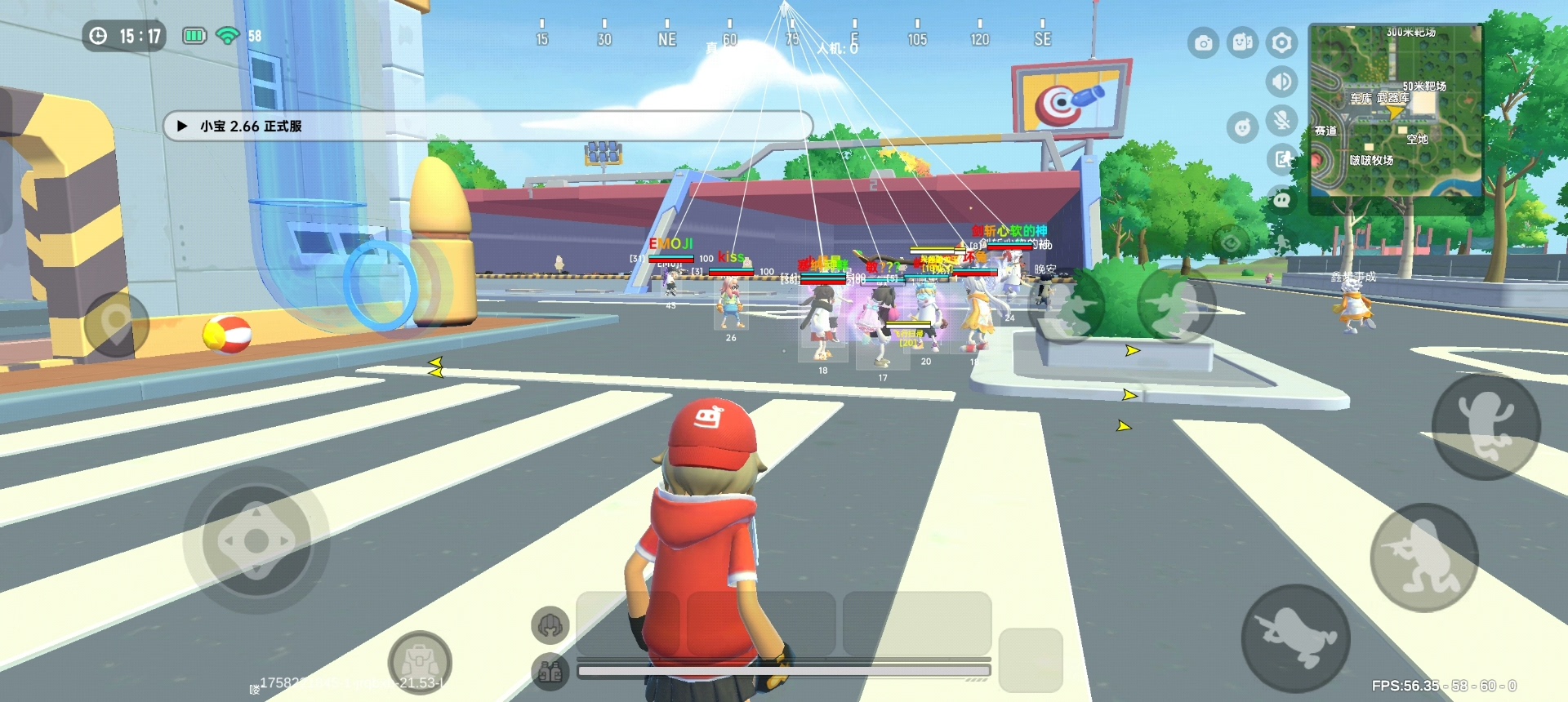Tap the map location pin button

point(115,324)
